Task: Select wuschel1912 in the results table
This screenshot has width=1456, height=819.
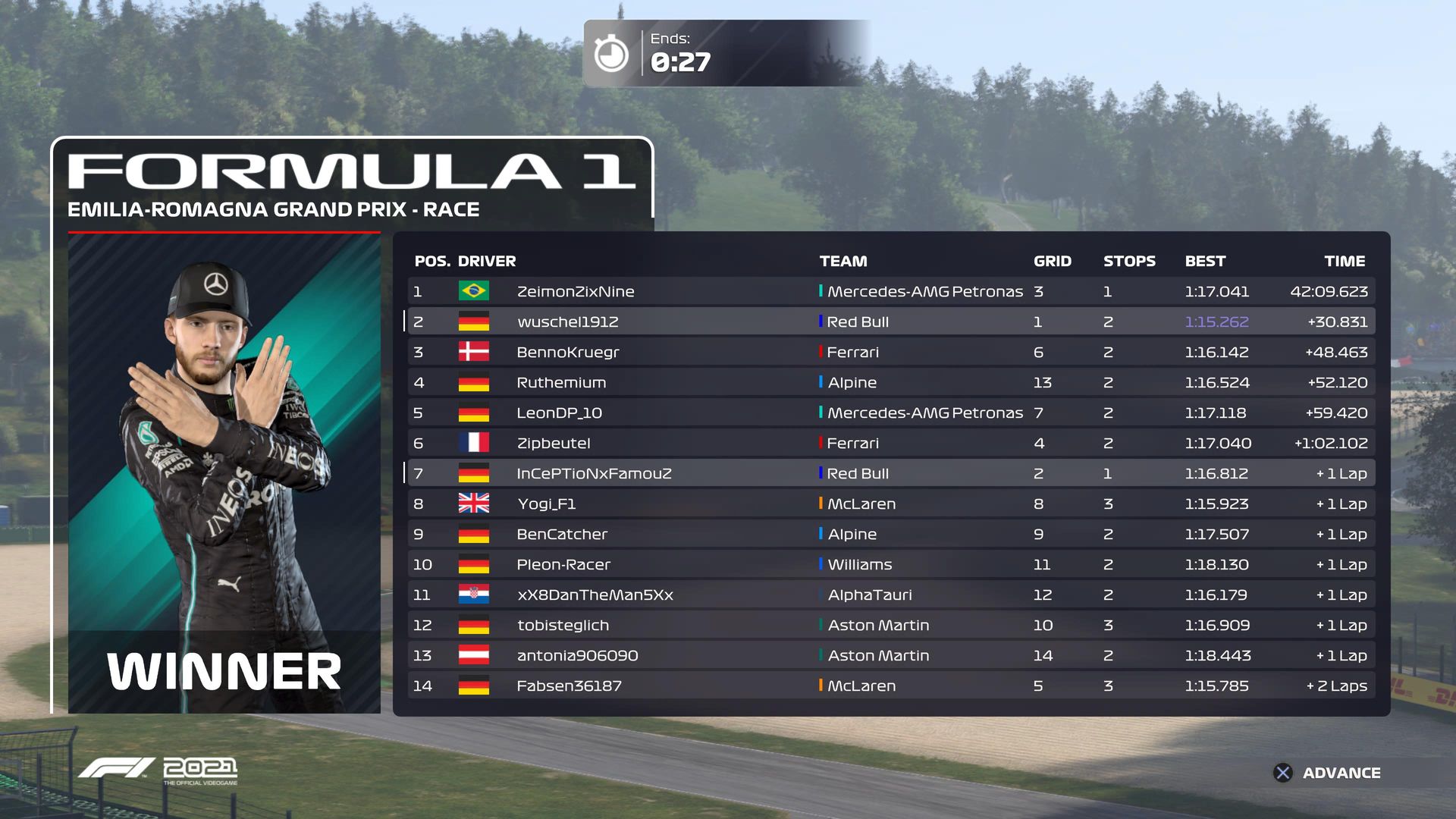Action: (x=567, y=322)
